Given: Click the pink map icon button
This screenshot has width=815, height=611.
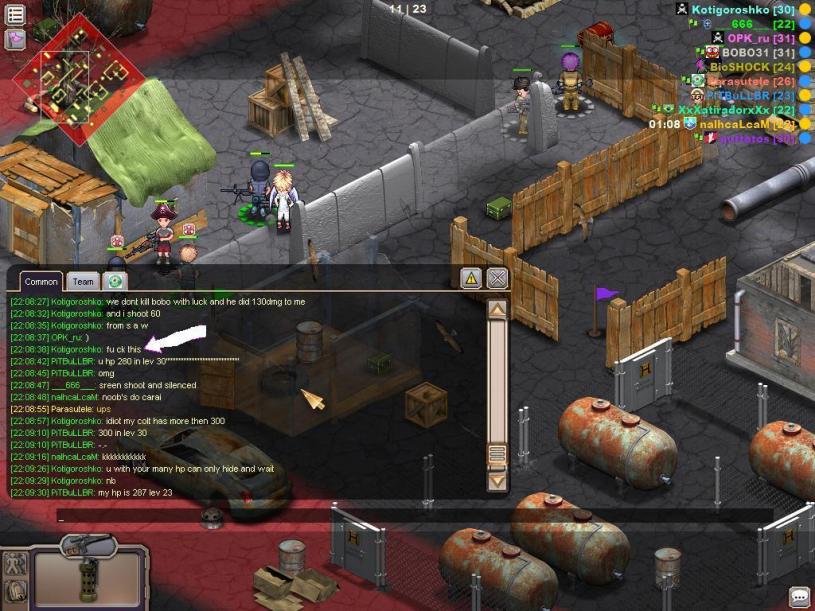Looking at the screenshot, I should pos(15,39).
